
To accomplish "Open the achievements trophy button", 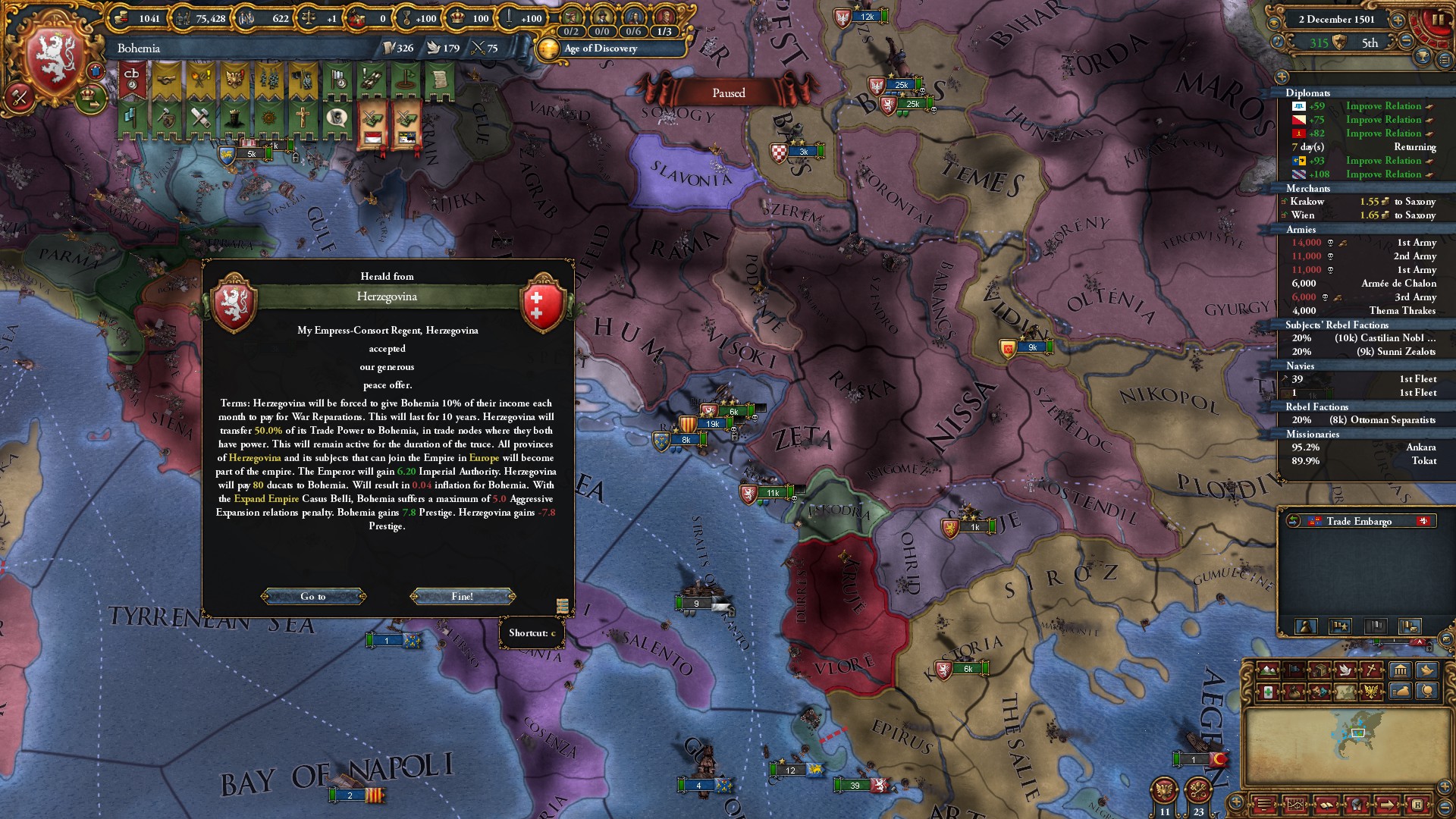I will pyautogui.click(x=1423, y=57).
